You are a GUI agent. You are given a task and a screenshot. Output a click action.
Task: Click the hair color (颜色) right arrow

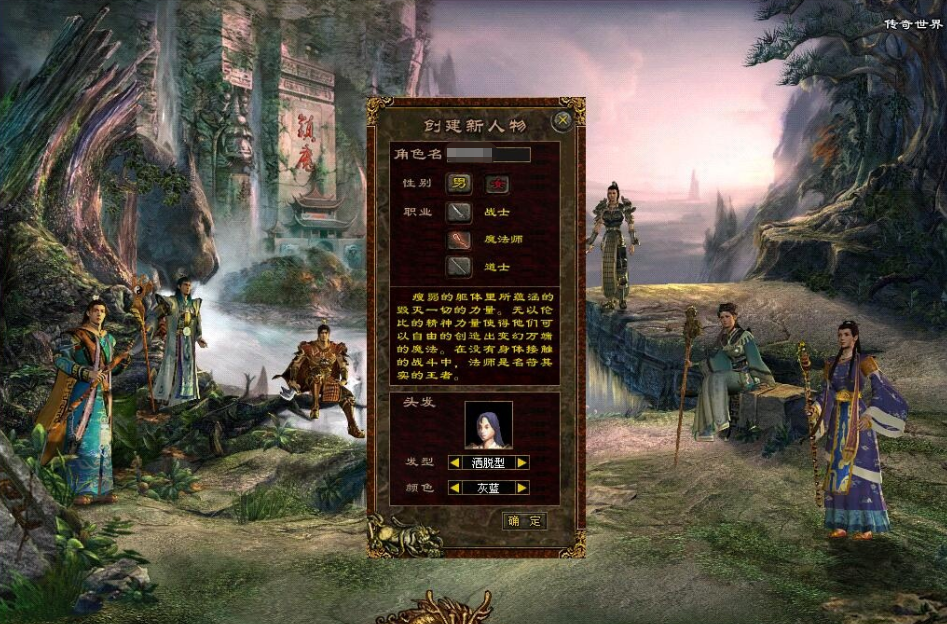[x=522, y=488]
